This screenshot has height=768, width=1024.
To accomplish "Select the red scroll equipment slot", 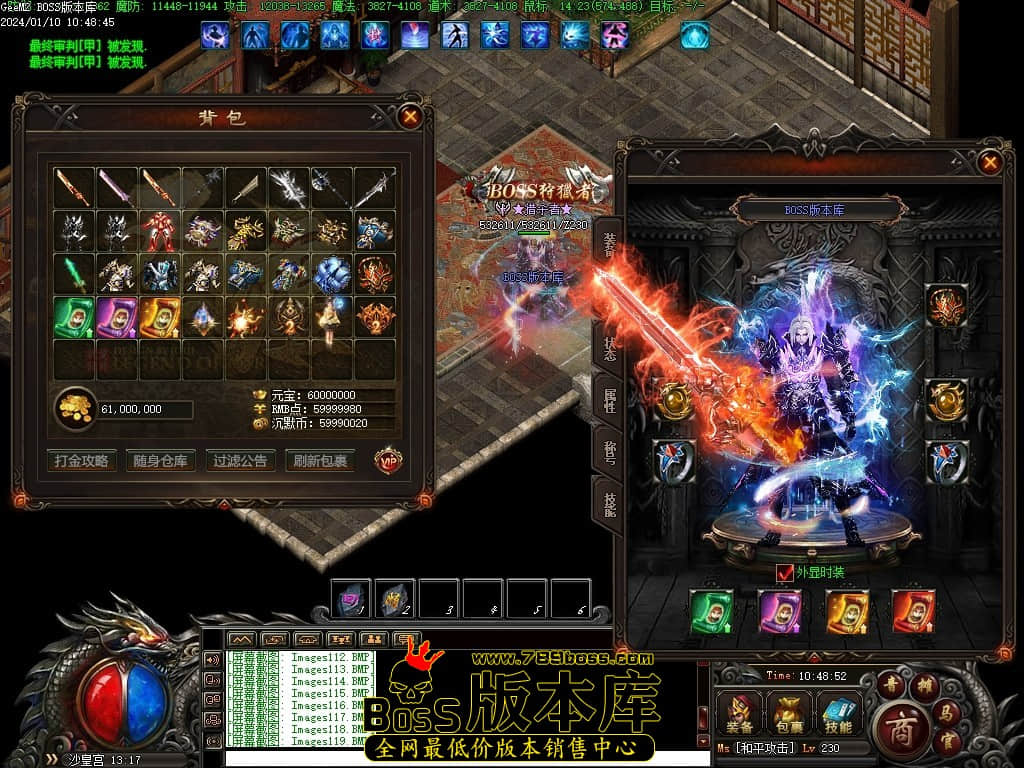I will point(913,611).
